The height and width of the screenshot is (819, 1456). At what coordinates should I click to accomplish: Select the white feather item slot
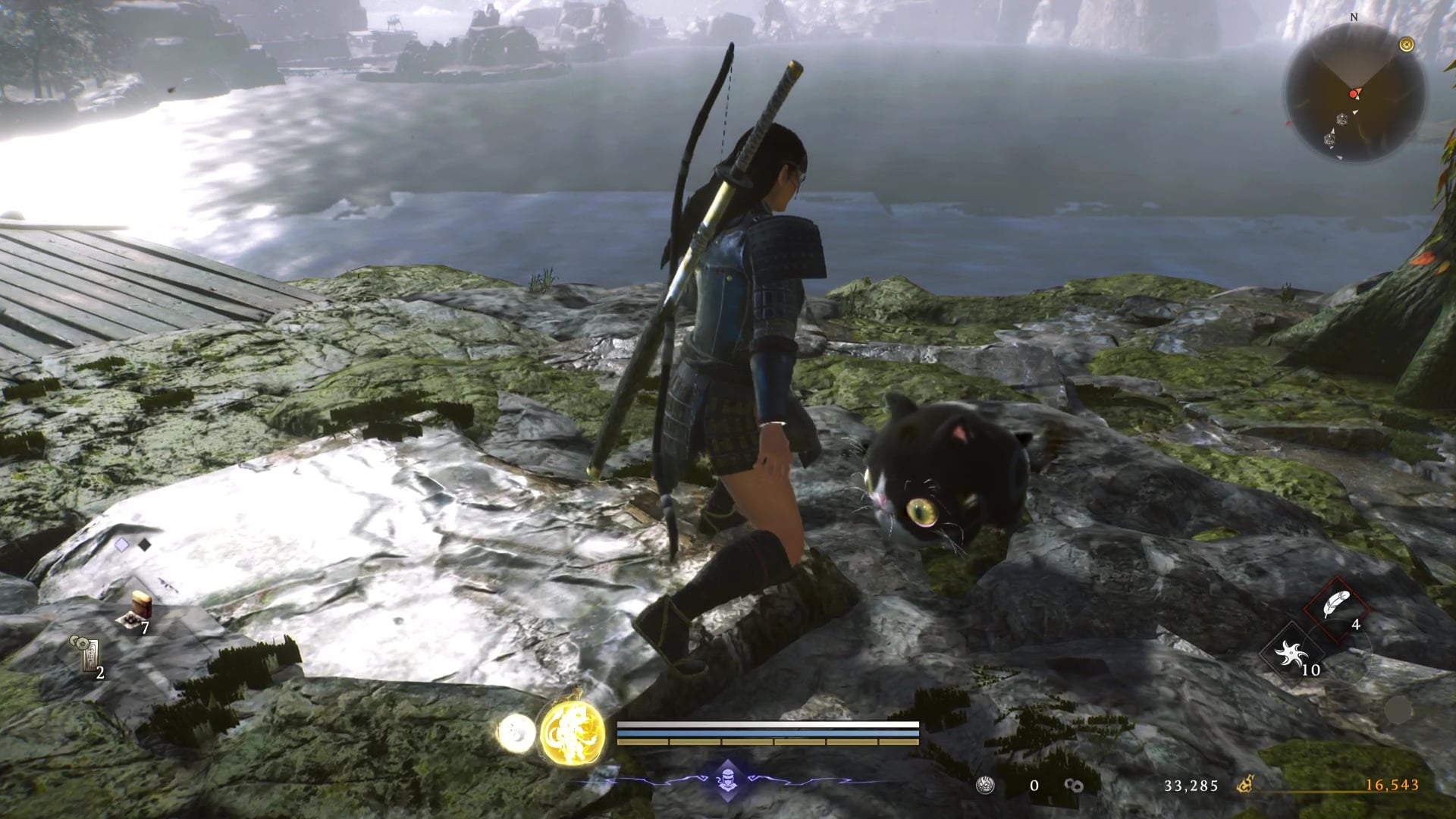coord(1336,607)
